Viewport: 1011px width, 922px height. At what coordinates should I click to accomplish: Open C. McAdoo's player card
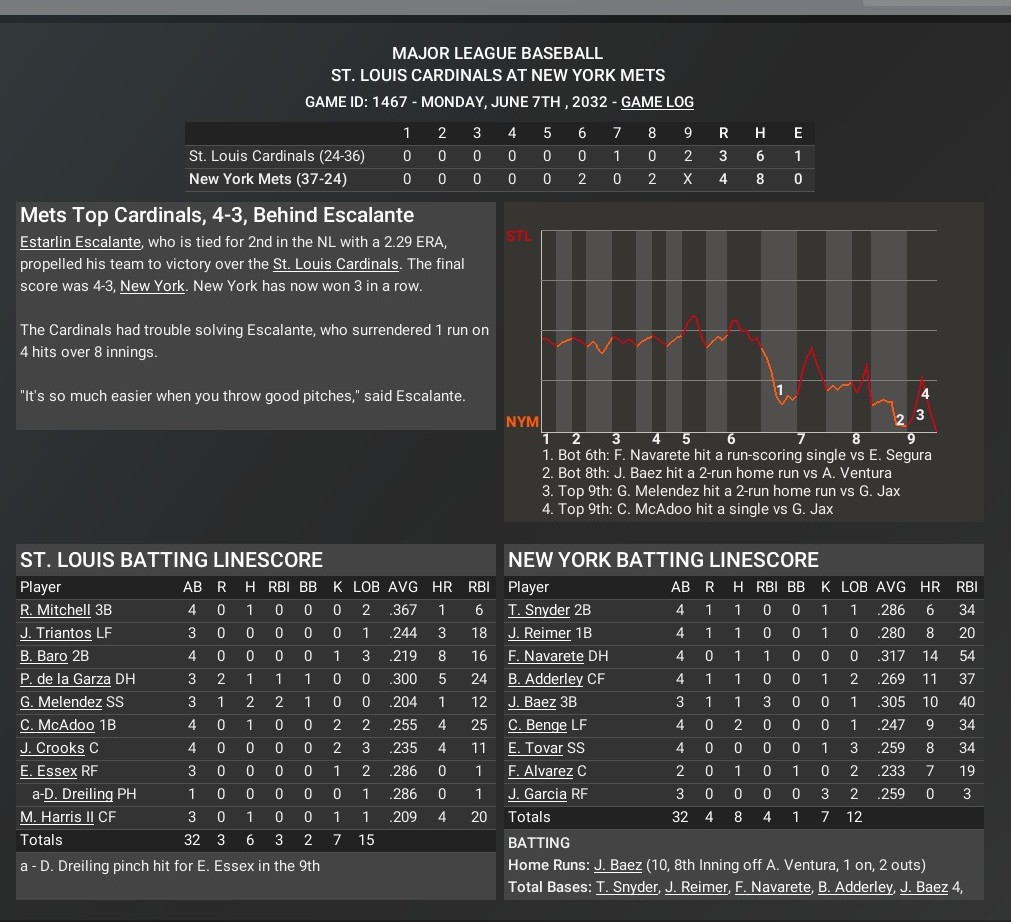tap(57, 725)
